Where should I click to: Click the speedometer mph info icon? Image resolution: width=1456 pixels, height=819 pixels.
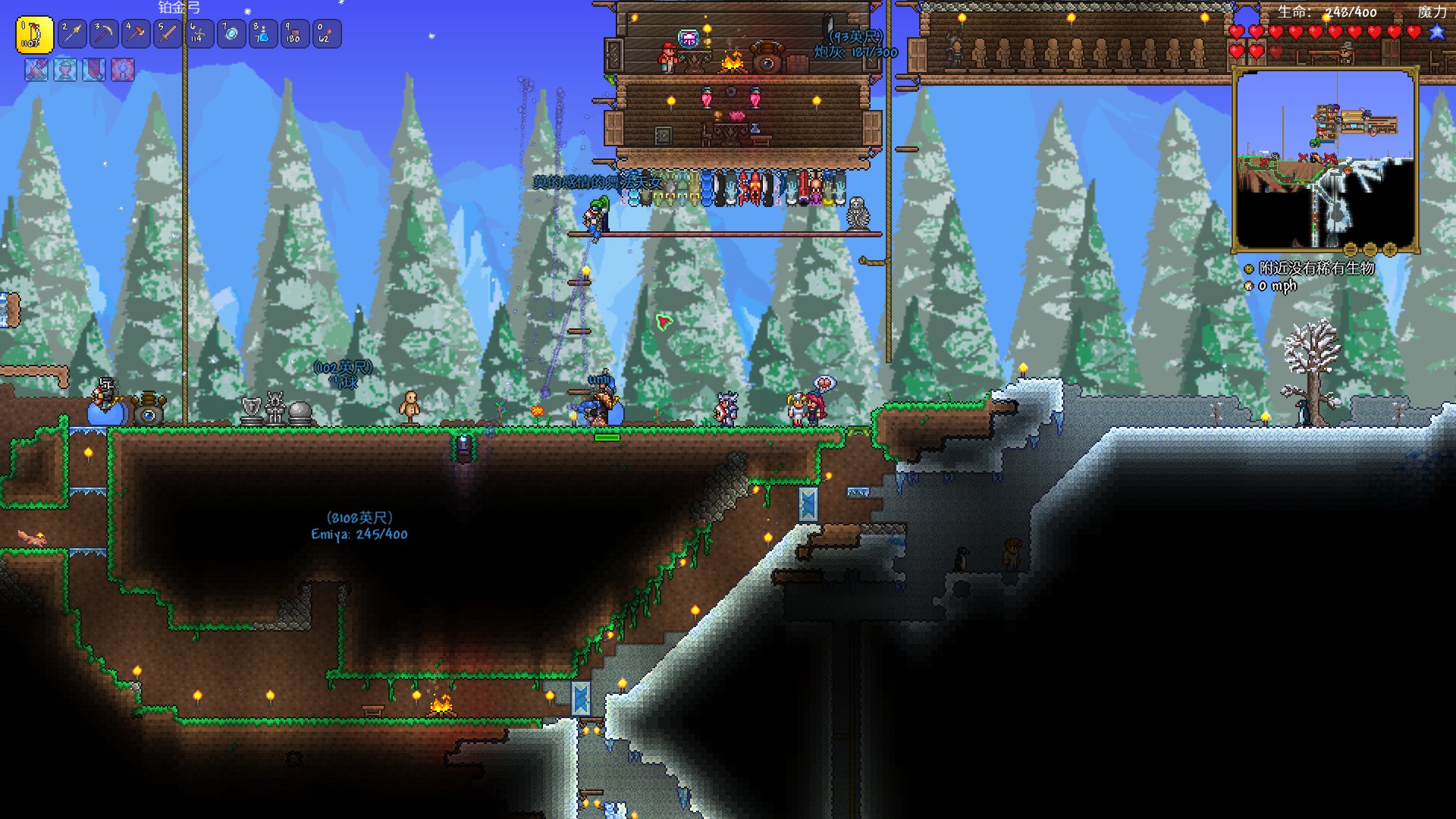[x=1249, y=286]
